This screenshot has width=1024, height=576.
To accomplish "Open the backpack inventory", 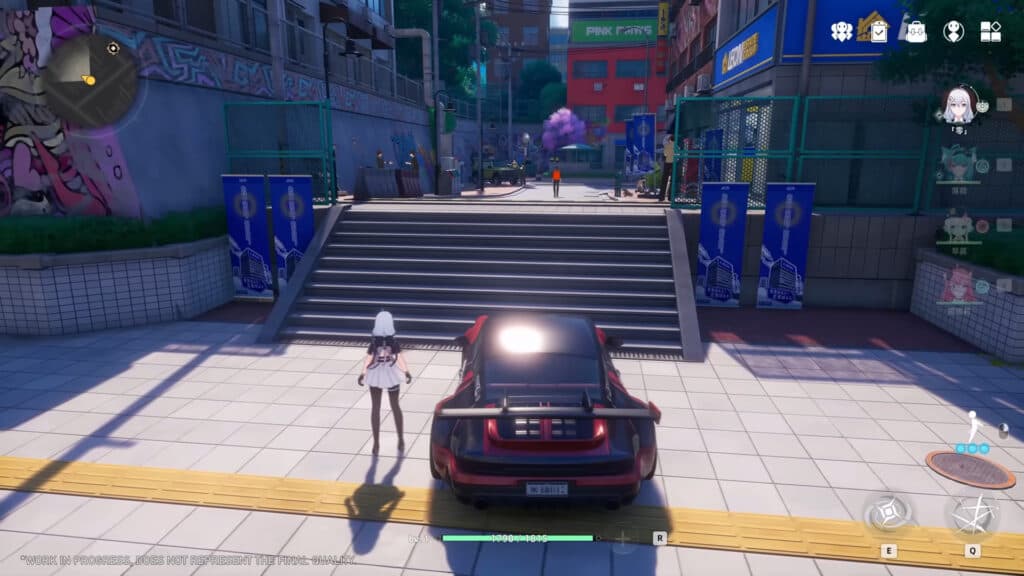I will (916, 31).
